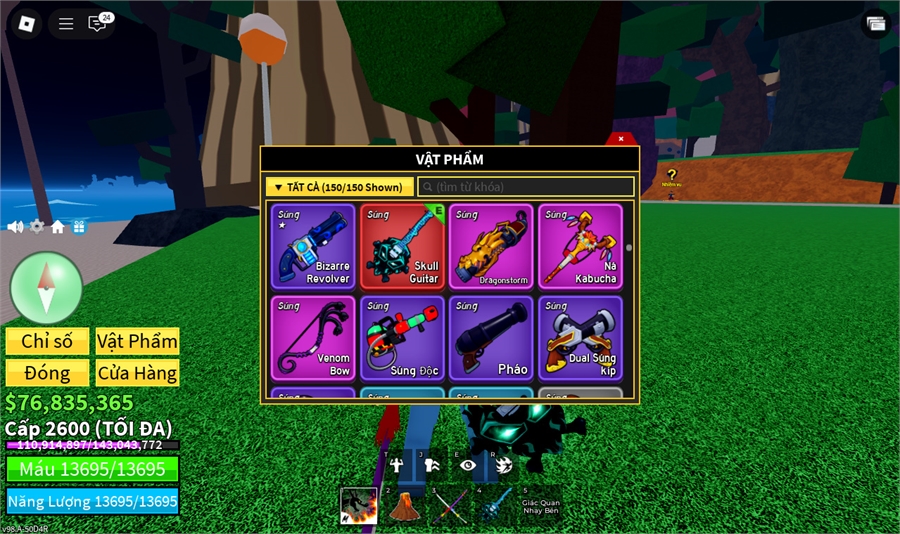Select the Pháo cannon slot
This screenshot has height=534, width=900.
tap(491, 338)
